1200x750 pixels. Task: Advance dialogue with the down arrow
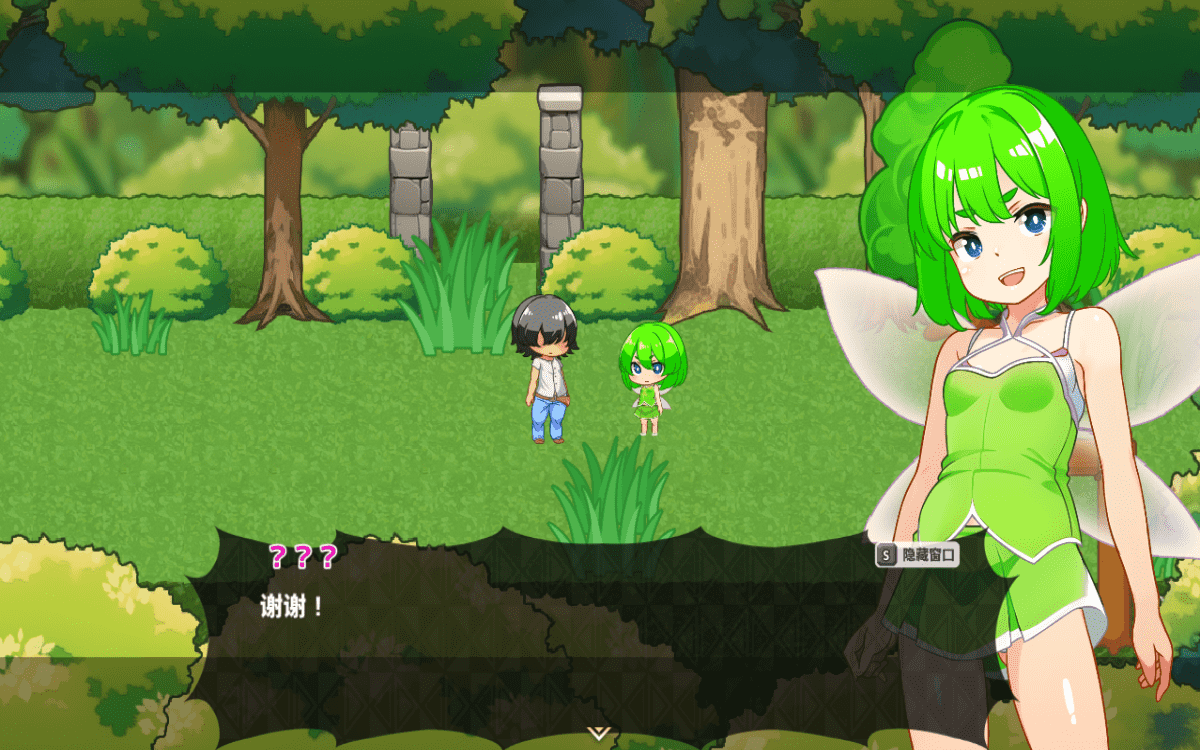[x=598, y=733]
